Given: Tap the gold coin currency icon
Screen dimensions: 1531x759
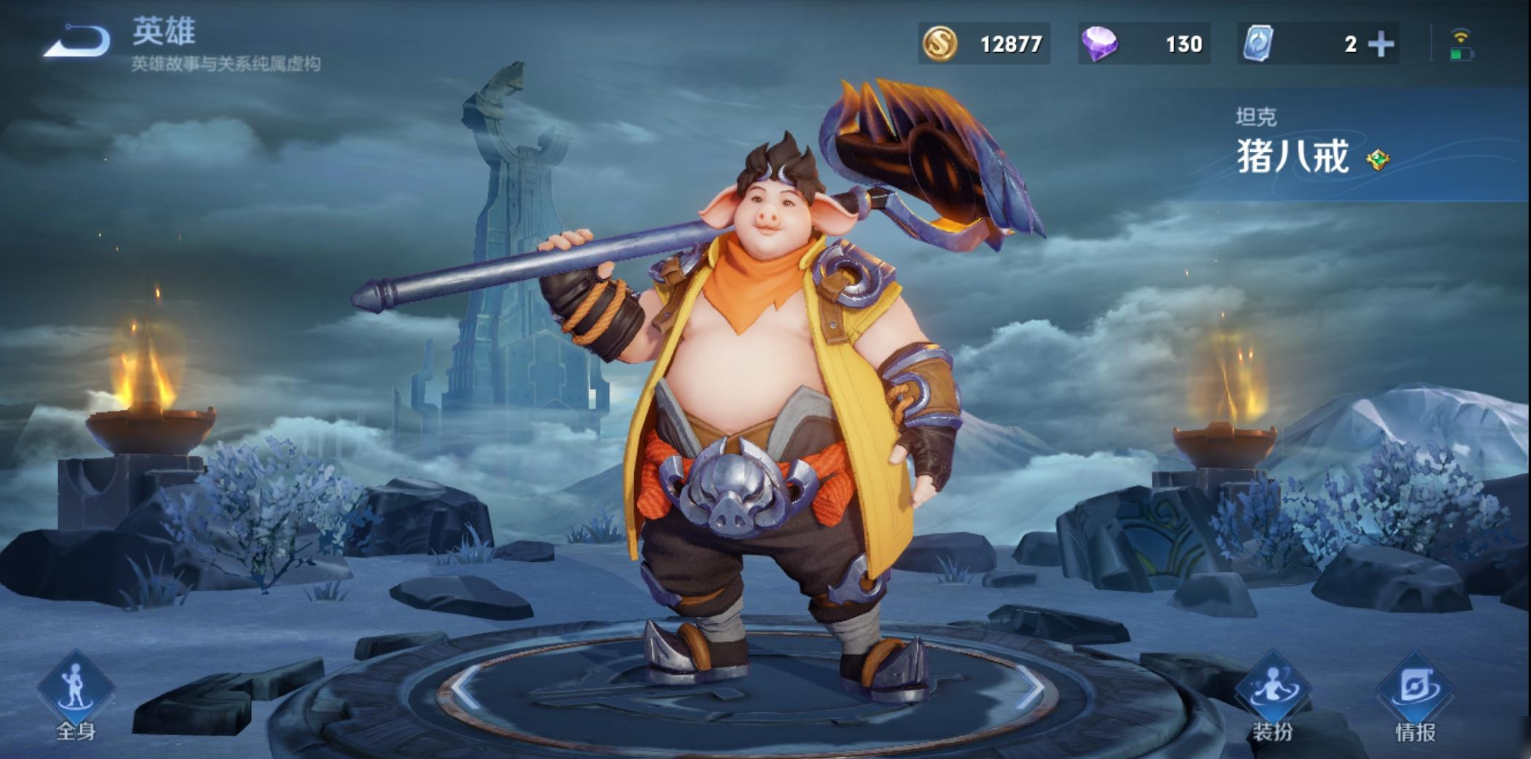Looking at the screenshot, I should click(x=939, y=44).
